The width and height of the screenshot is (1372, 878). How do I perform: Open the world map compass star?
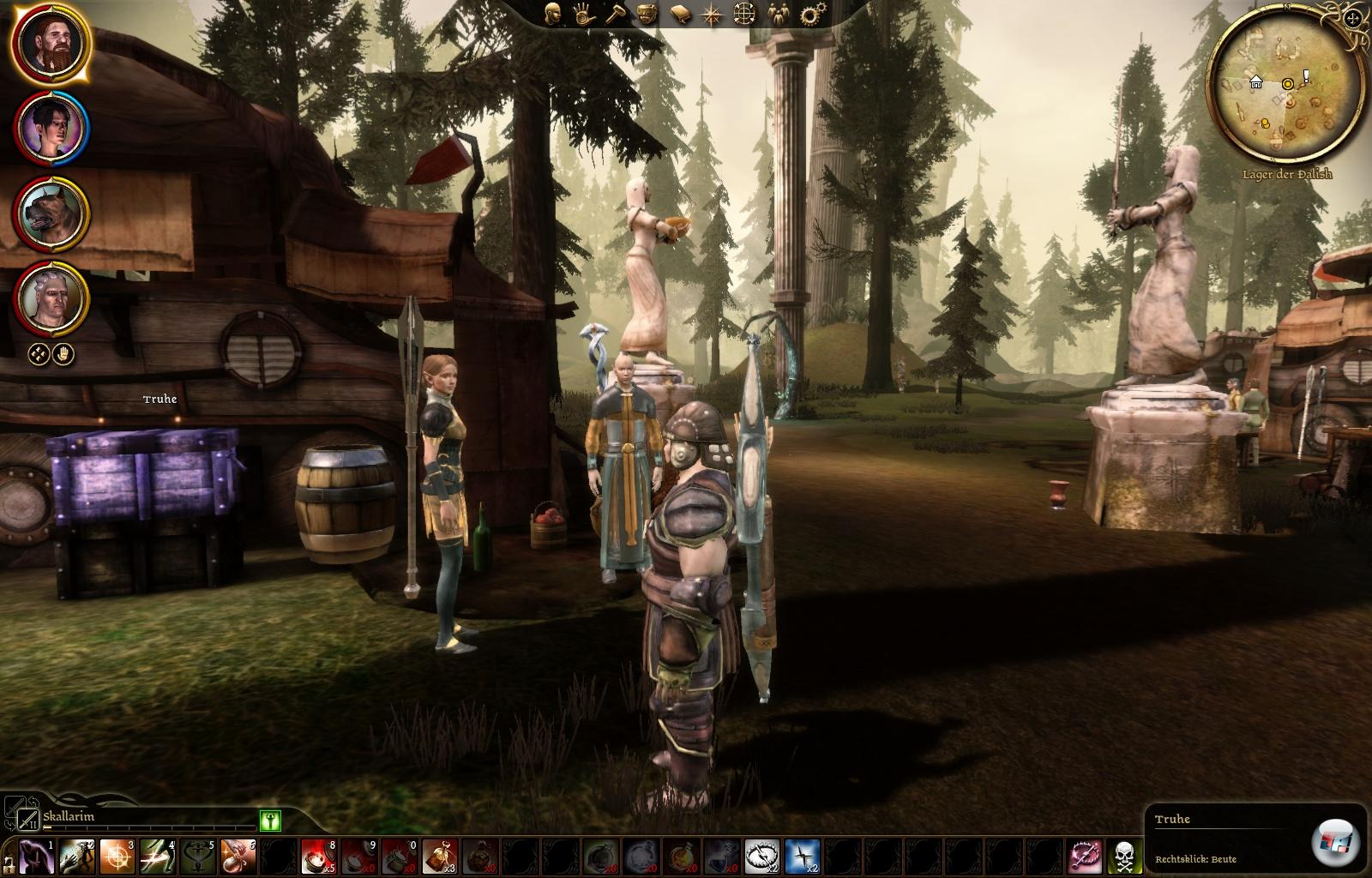click(712, 15)
